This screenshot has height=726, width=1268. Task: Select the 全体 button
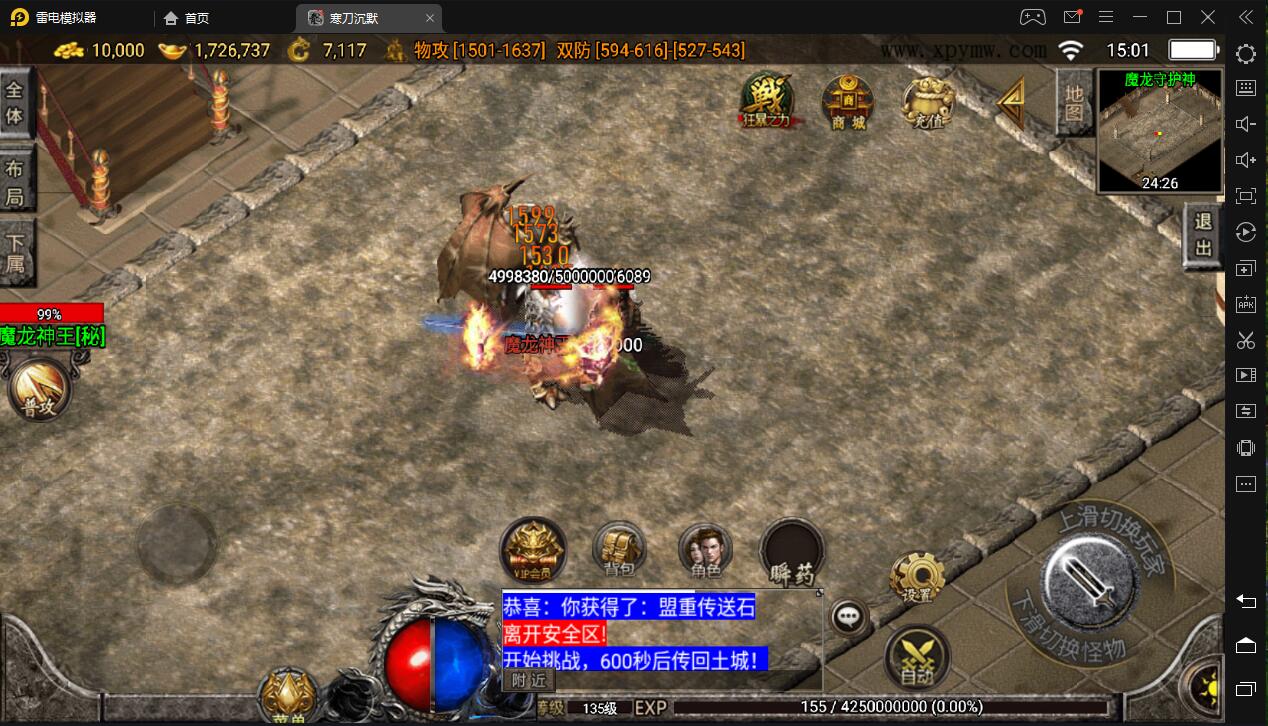pos(15,102)
